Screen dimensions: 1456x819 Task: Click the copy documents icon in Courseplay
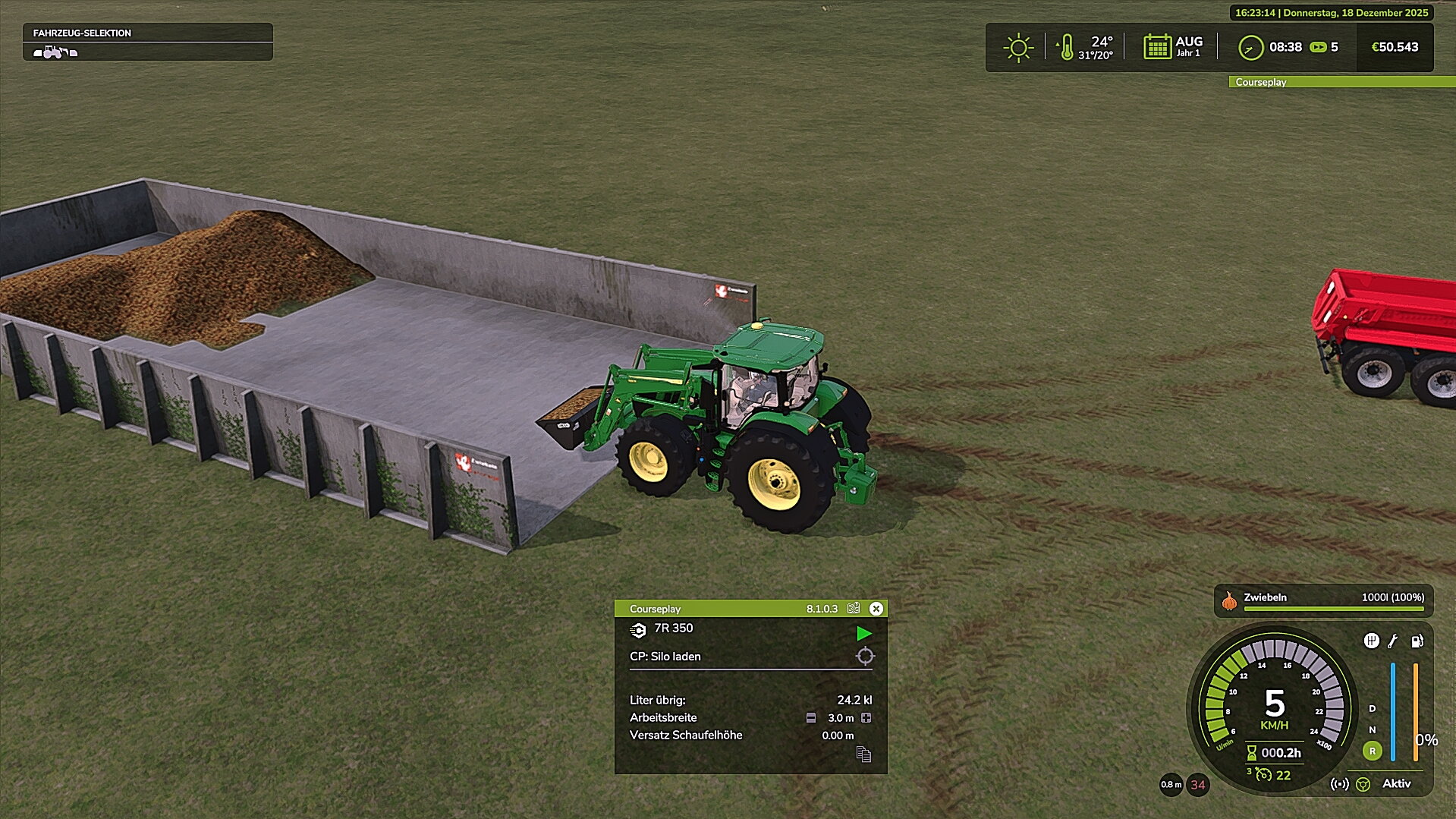point(863,754)
